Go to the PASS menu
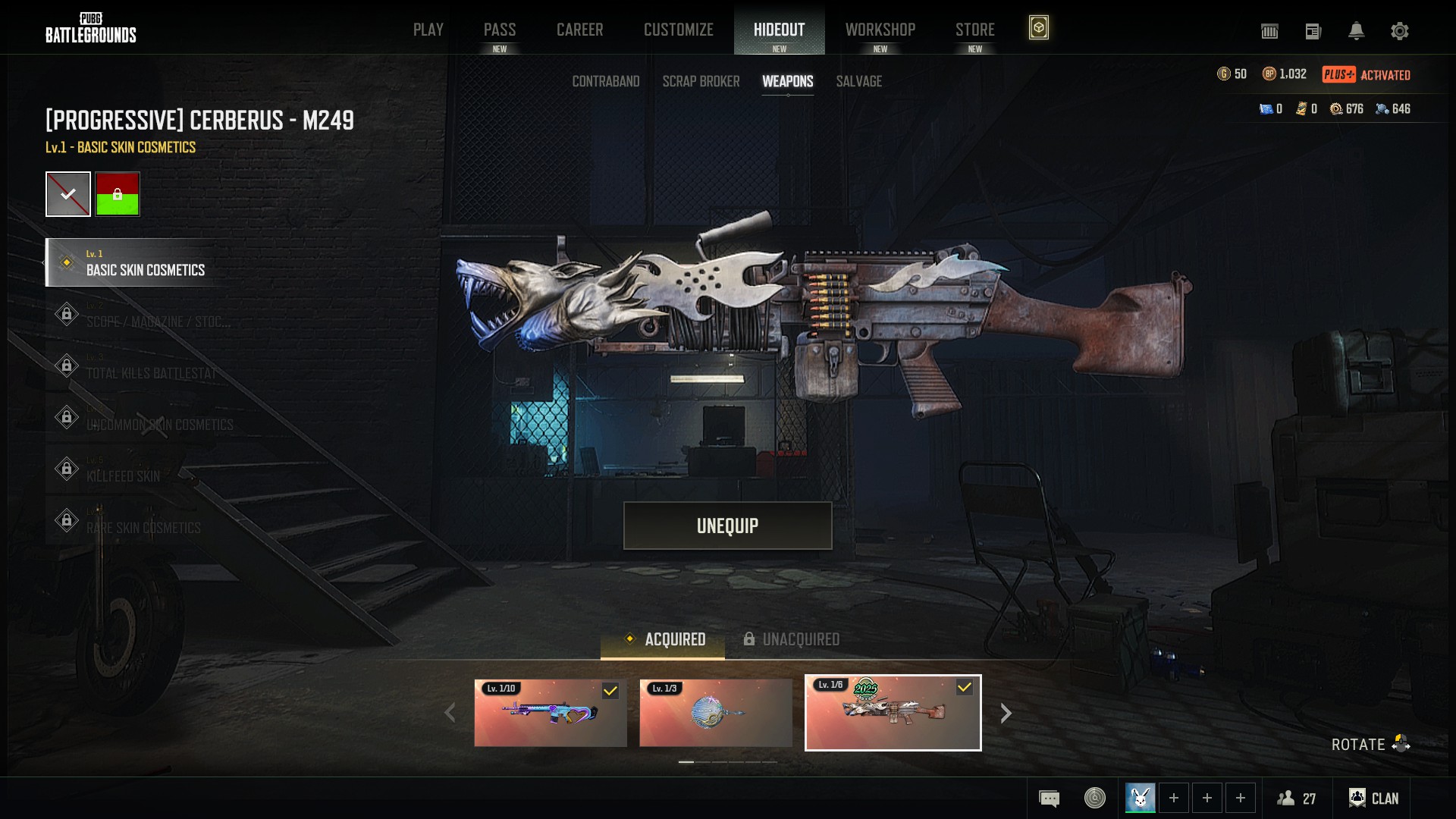This screenshot has width=1456, height=819. click(x=499, y=30)
